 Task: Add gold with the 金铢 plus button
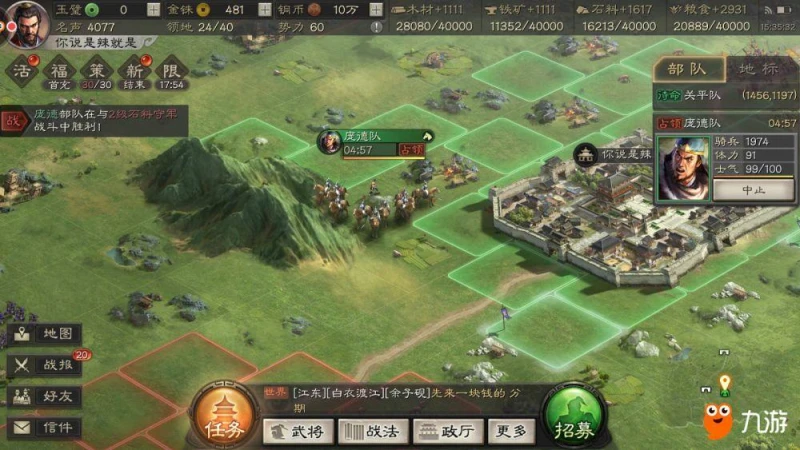click(x=261, y=9)
